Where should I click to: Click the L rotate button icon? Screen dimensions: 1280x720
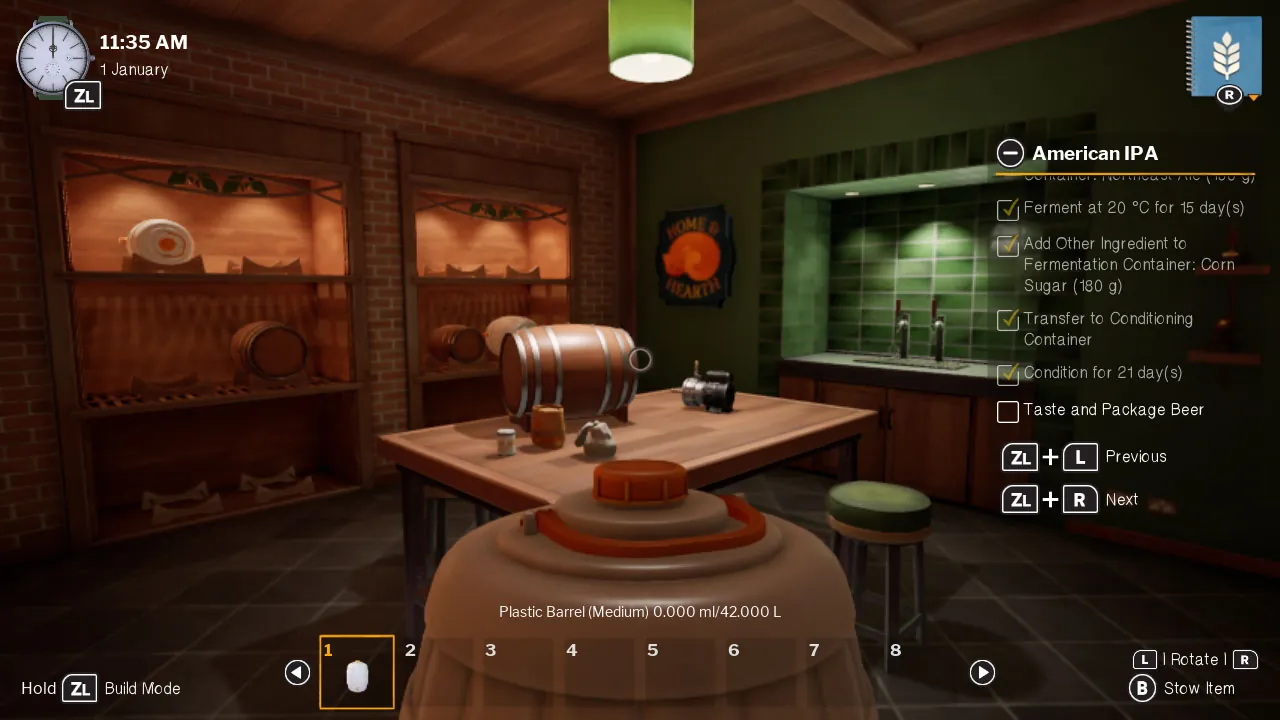[x=1144, y=660]
